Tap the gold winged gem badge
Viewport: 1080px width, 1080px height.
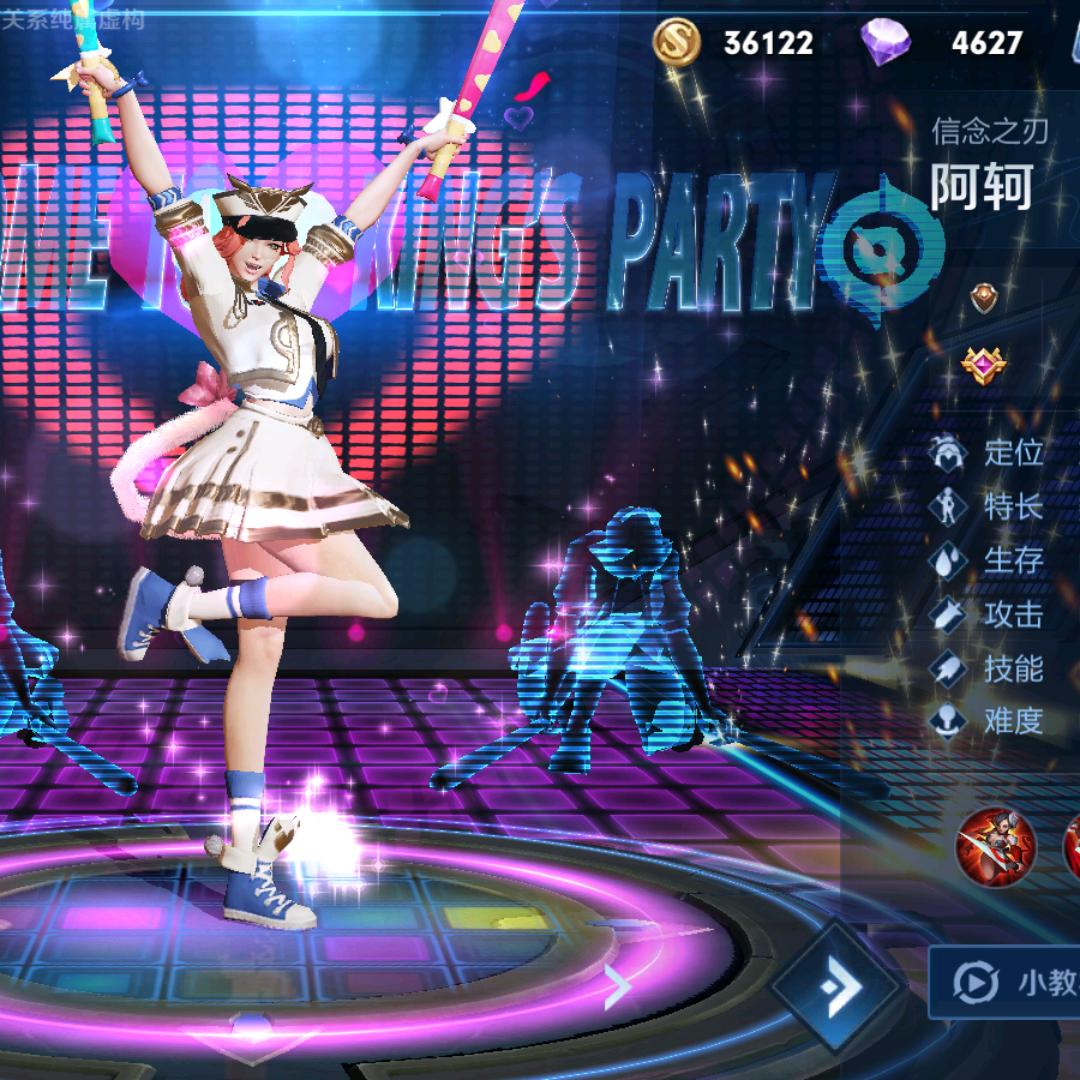point(984,365)
